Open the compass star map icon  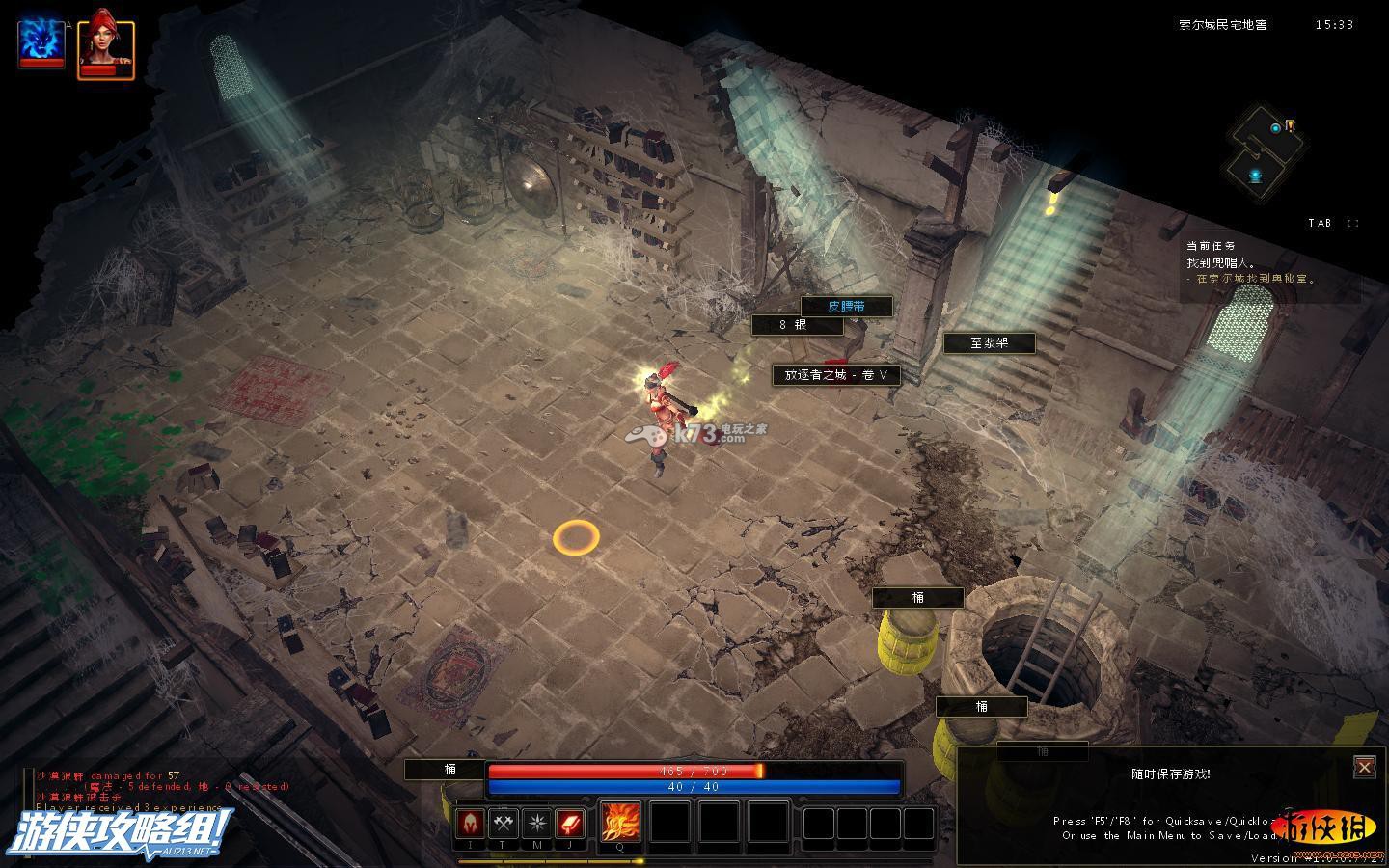click(x=537, y=824)
